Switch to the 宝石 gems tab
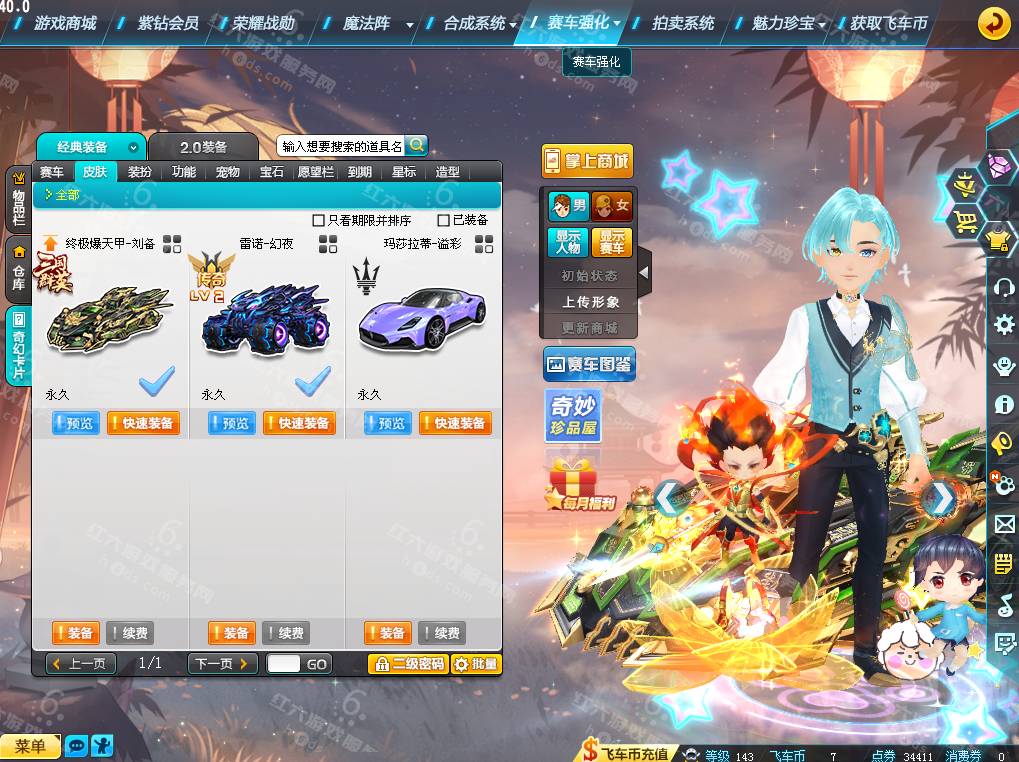Image resolution: width=1019 pixels, height=762 pixels. (272, 172)
